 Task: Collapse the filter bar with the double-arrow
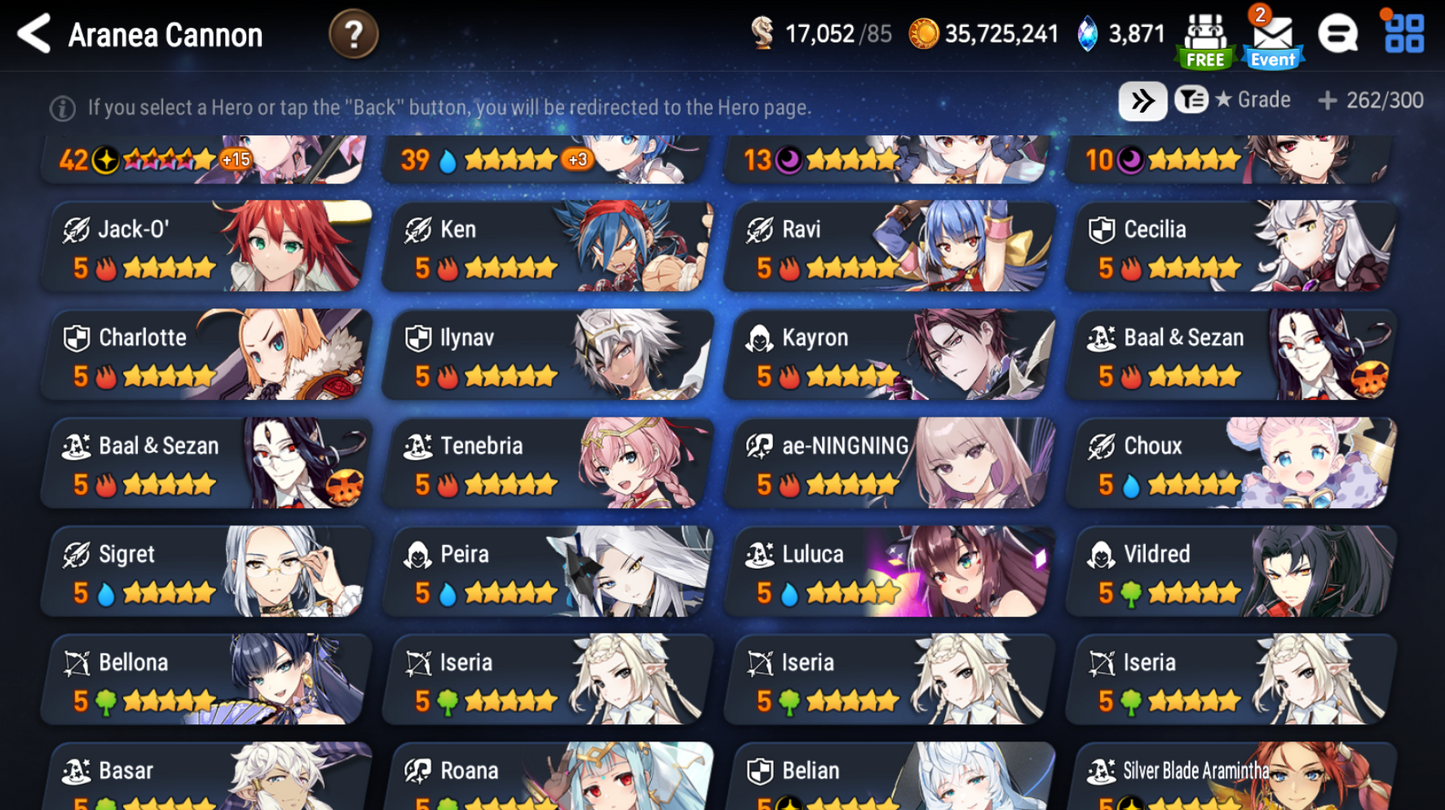[x=1140, y=100]
